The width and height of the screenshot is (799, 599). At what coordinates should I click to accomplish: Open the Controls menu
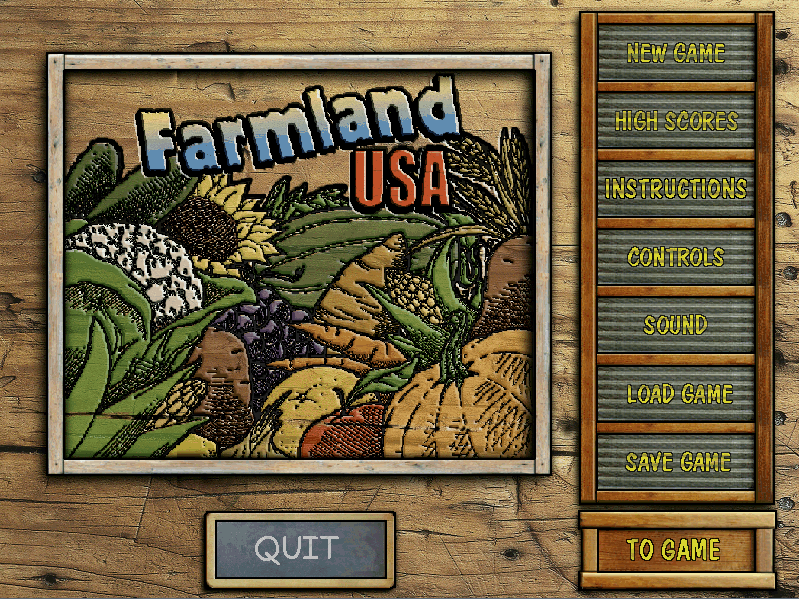pyautogui.click(x=676, y=257)
